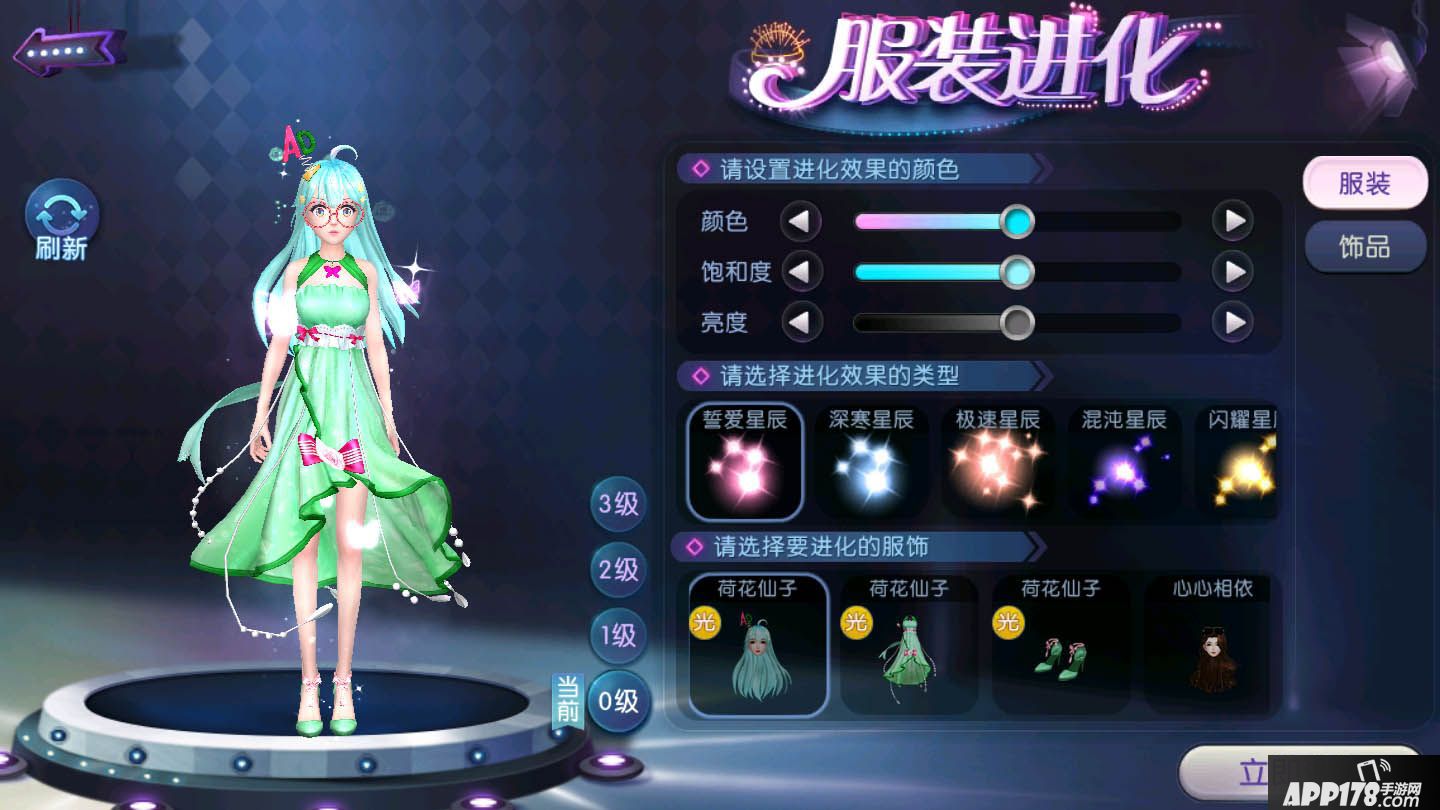Open the 服装 clothing tab

tap(1365, 182)
